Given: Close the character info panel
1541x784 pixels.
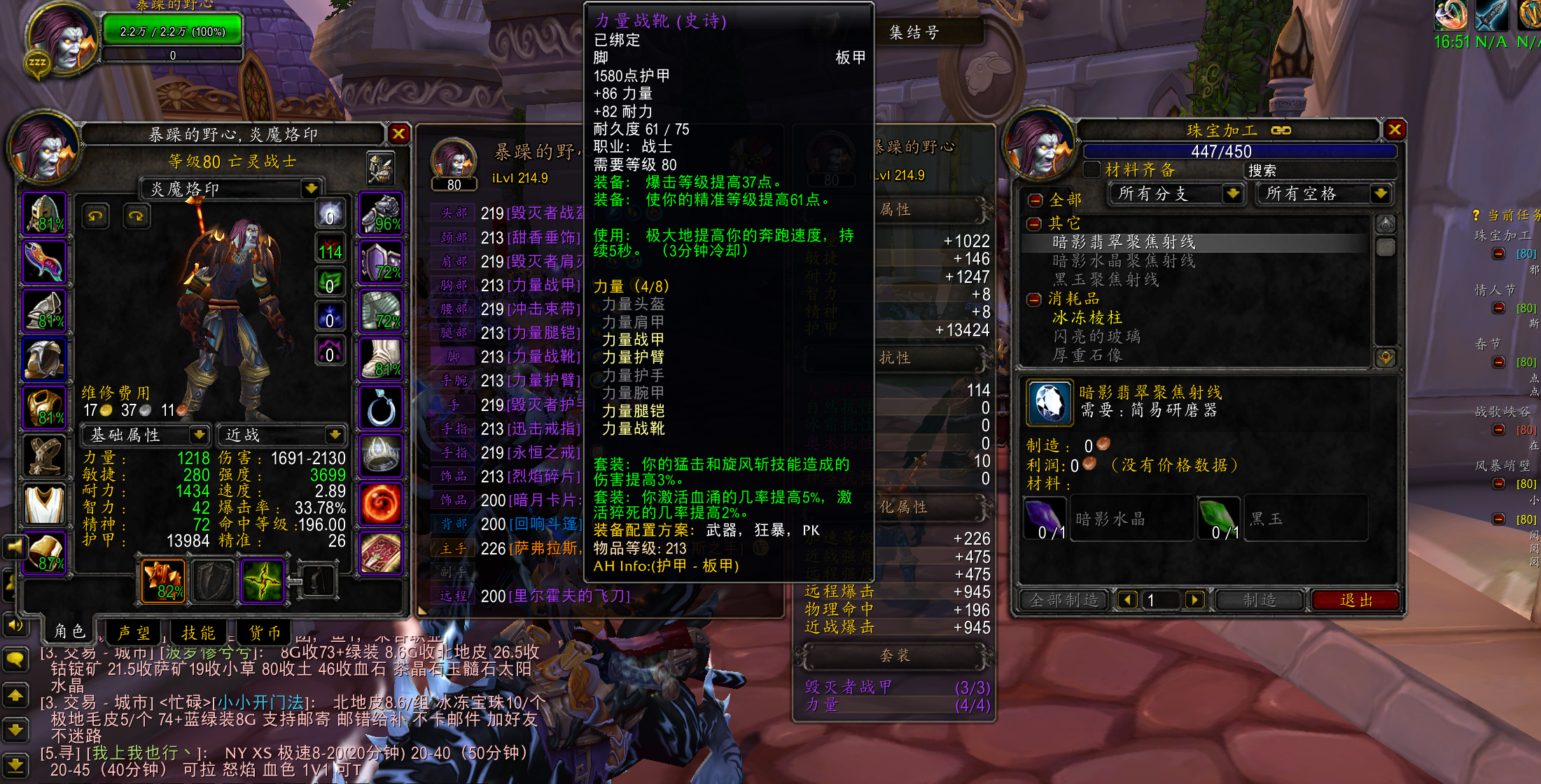Looking at the screenshot, I should tap(398, 133).
